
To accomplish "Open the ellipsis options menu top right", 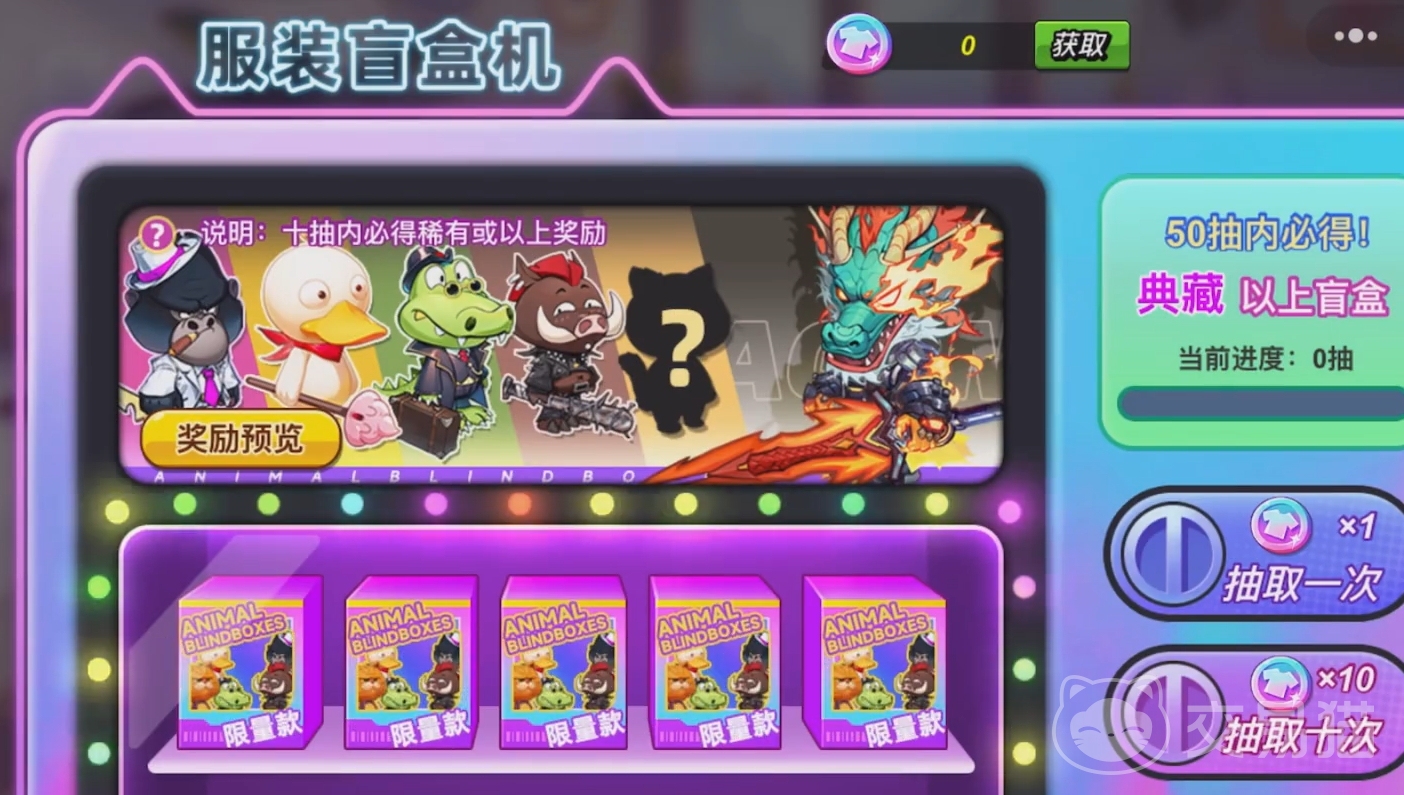I will tap(1352, 35).
